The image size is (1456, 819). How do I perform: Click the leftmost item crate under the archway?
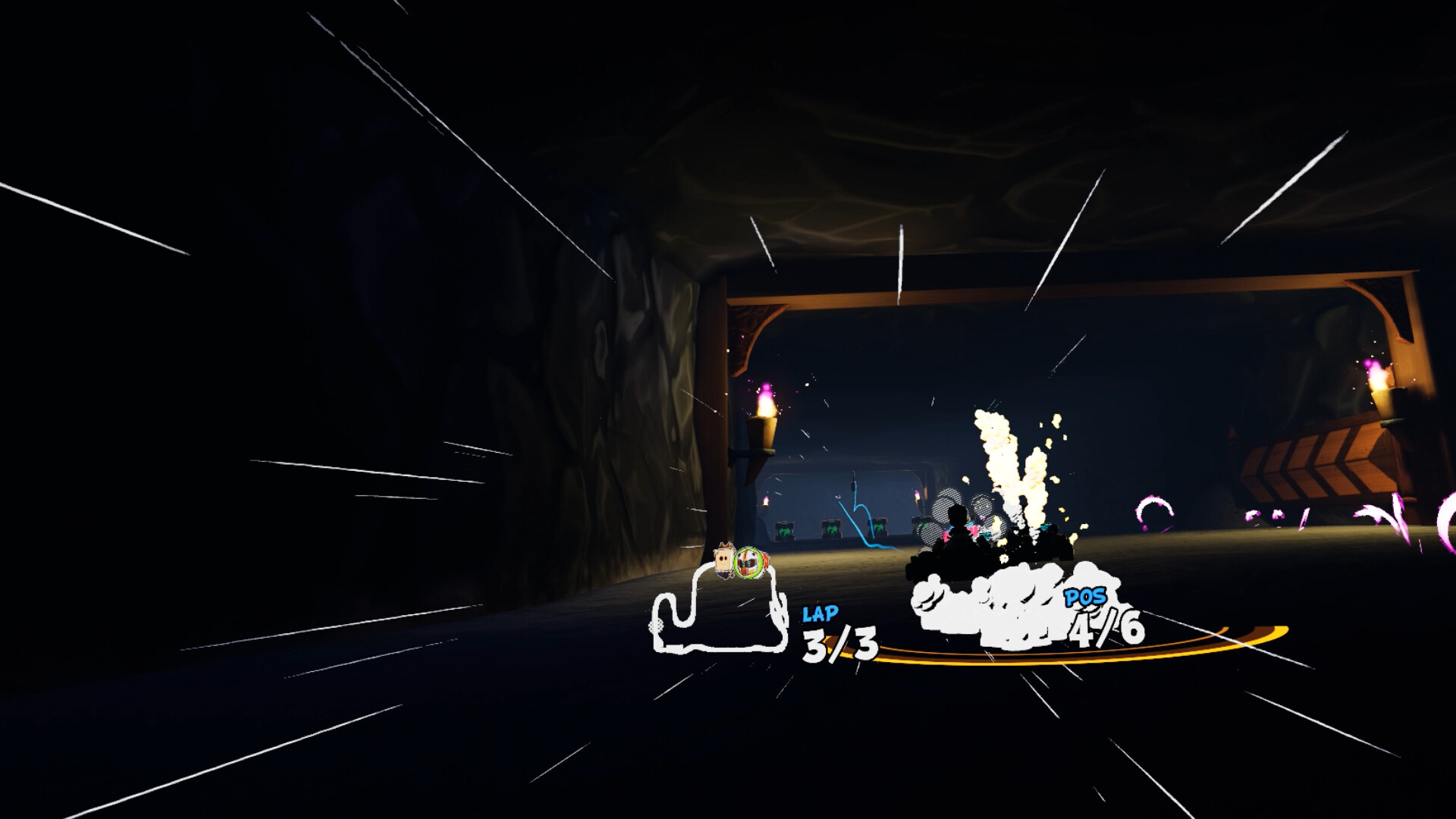click(x=783, y=531)
